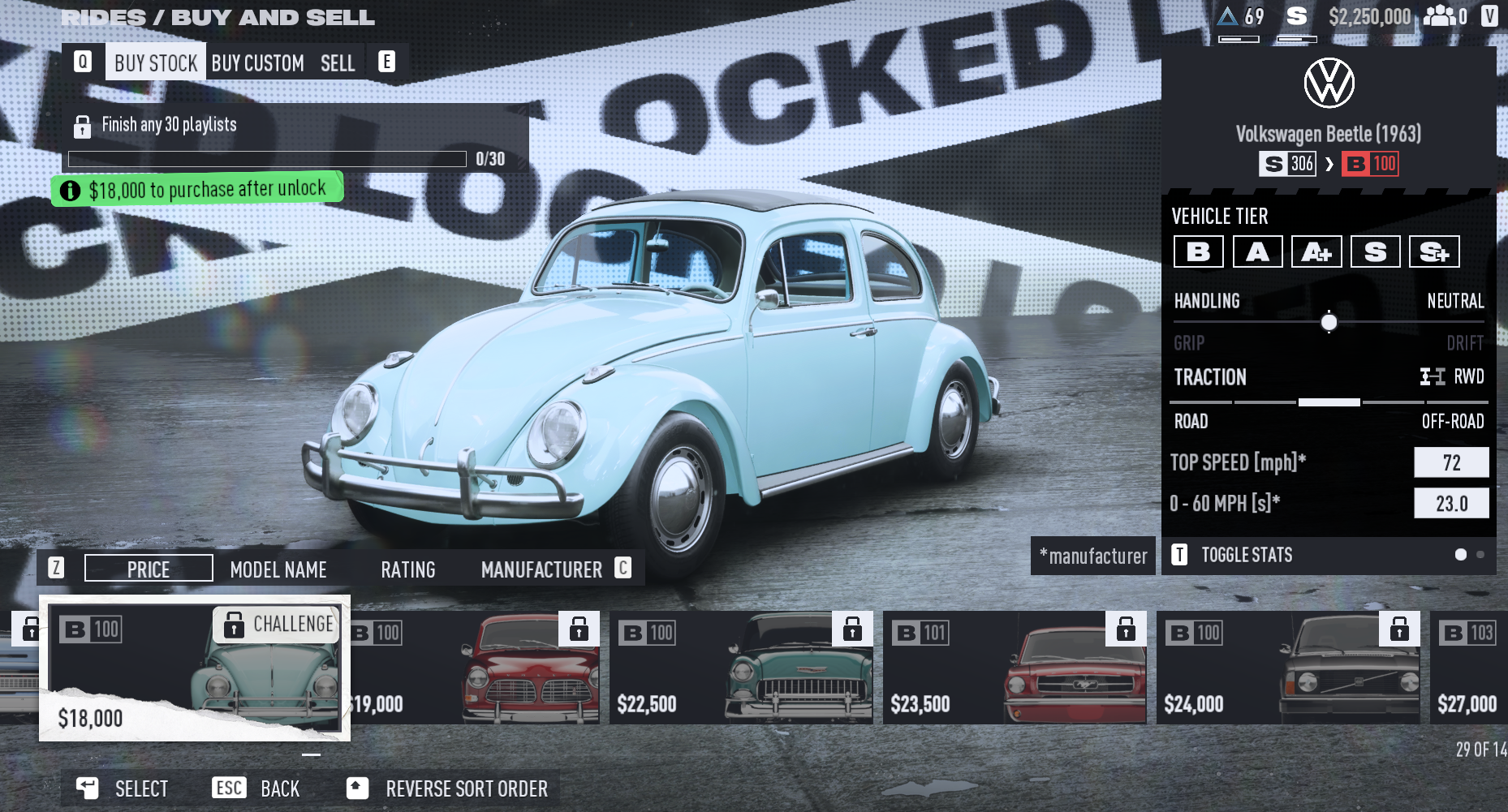Pick the locked $22,500 teal car
This screenshot has height=812, width=1508.
pyautogui.click(x=741, y=668)
